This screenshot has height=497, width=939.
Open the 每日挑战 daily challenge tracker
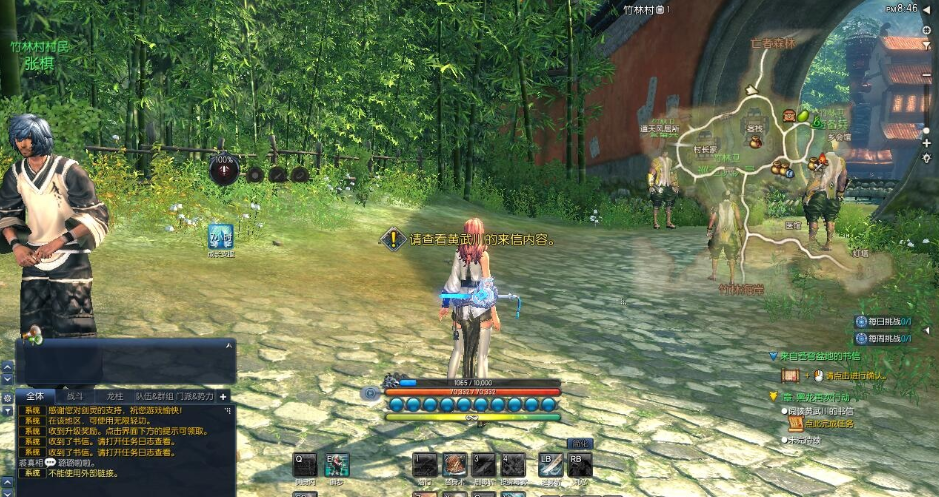tap(883, 321)
